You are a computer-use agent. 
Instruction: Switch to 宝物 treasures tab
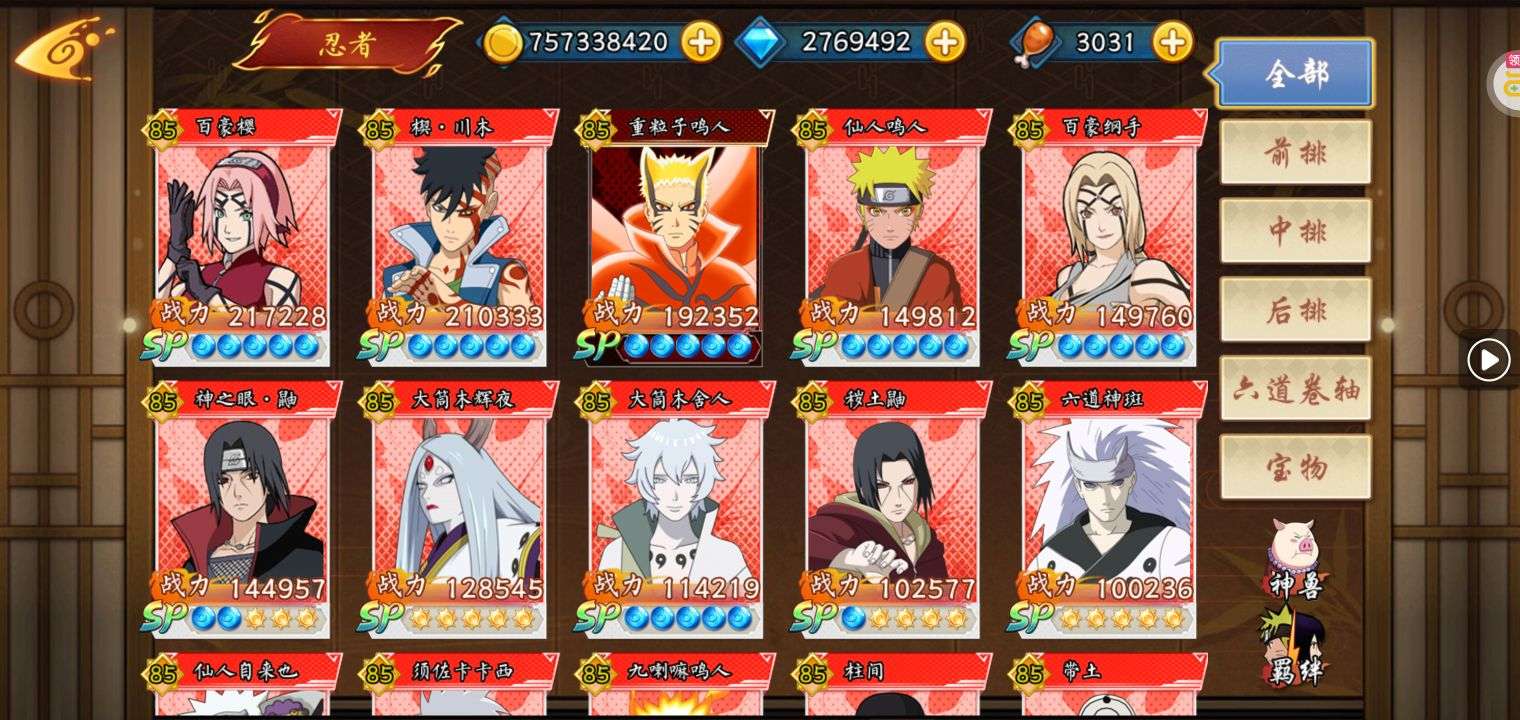[x=1295, y=467]
